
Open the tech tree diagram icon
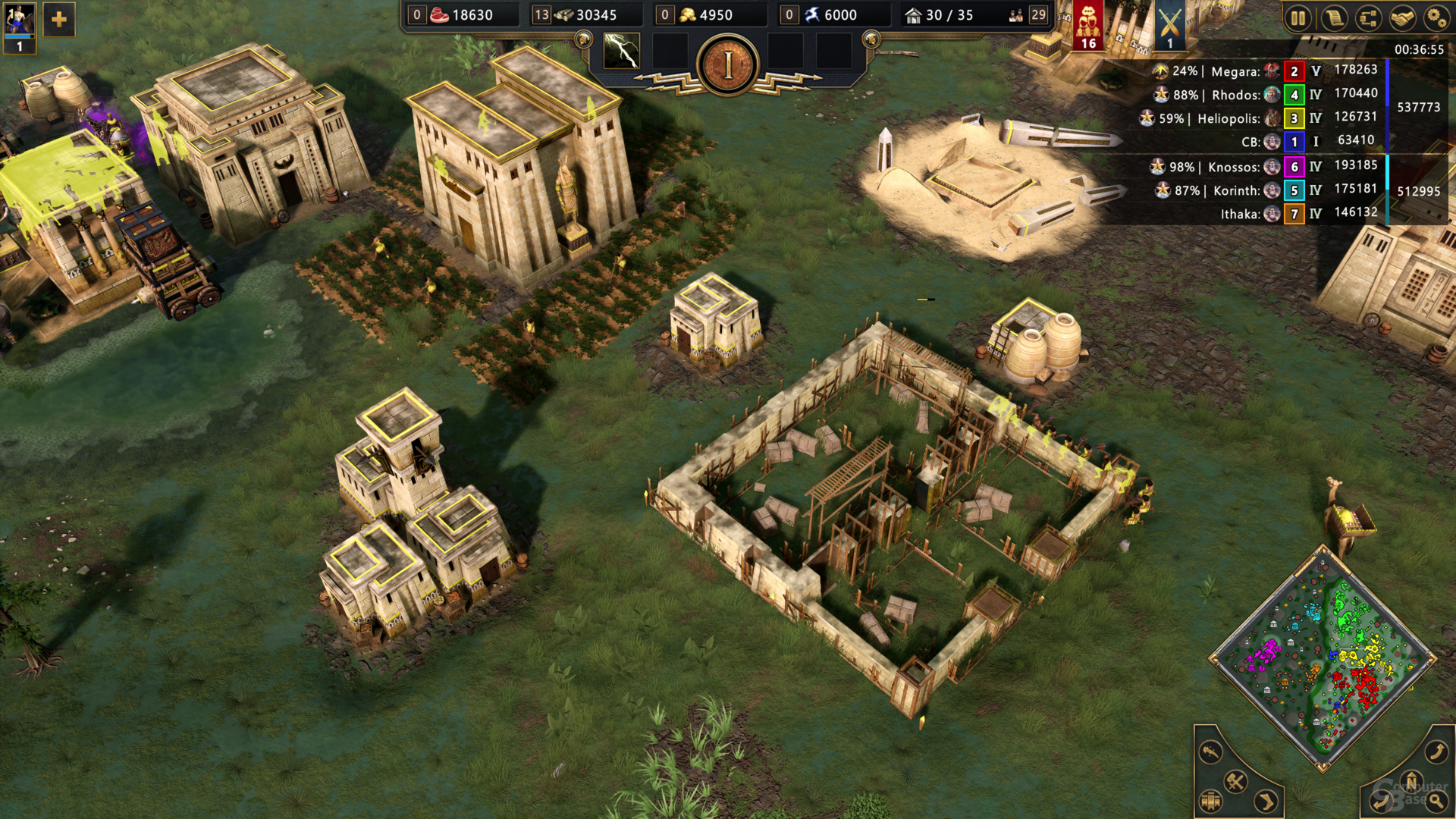pyautogui.click(x=1369, y=18)
